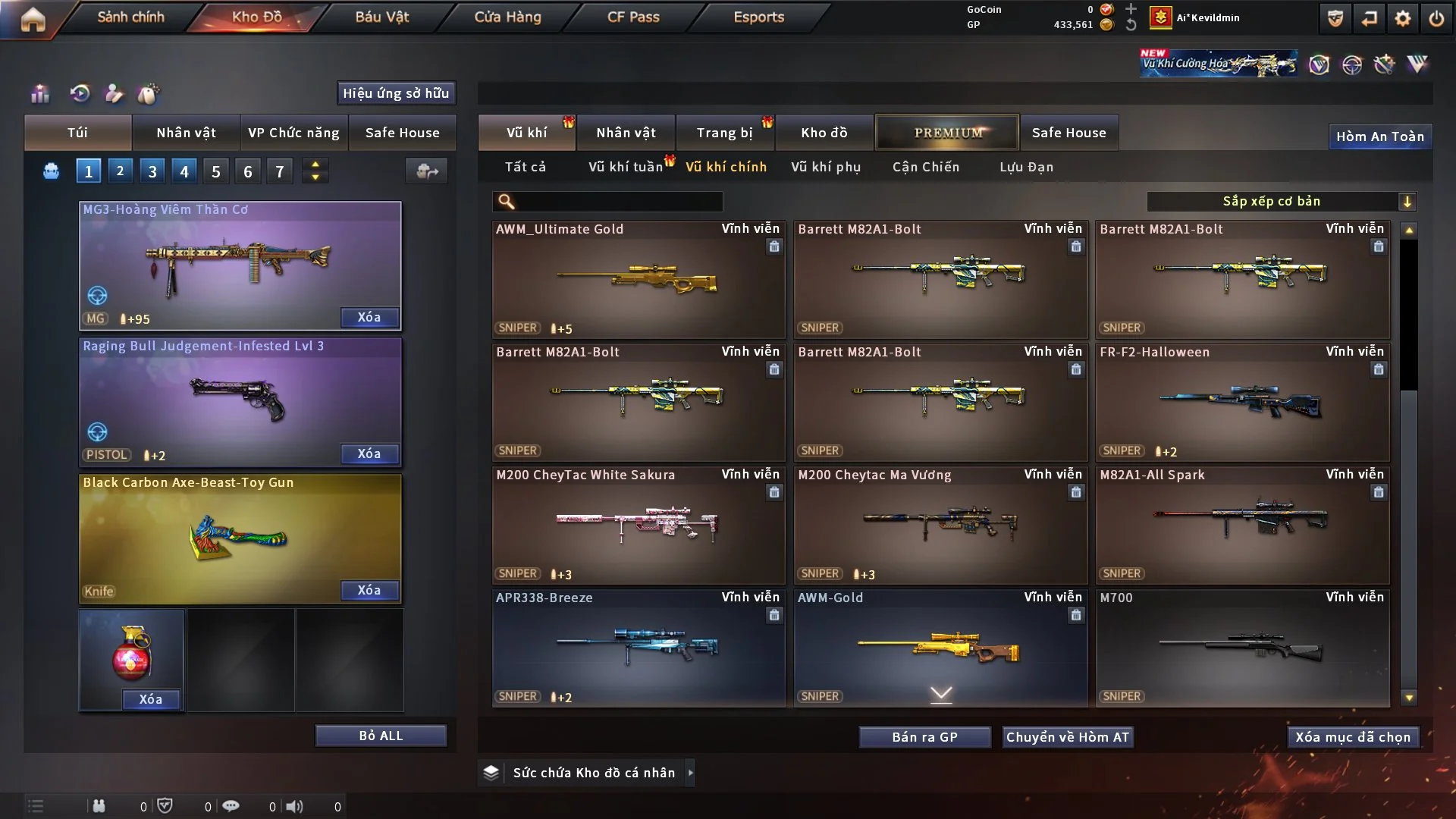This screenshot has width=1456, height=819.
Task: Select M200 CheyTac White Sakura
Action: point(638,525)
